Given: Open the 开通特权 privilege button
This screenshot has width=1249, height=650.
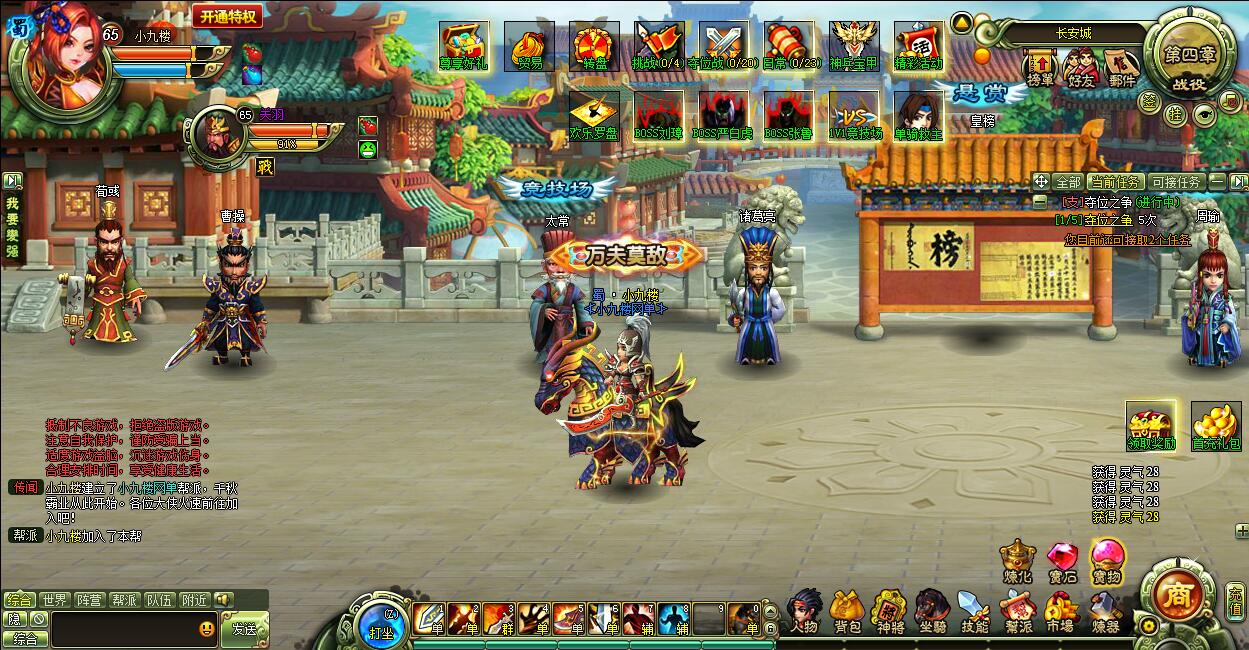Looking at the screenshot, I should (227, 16).
